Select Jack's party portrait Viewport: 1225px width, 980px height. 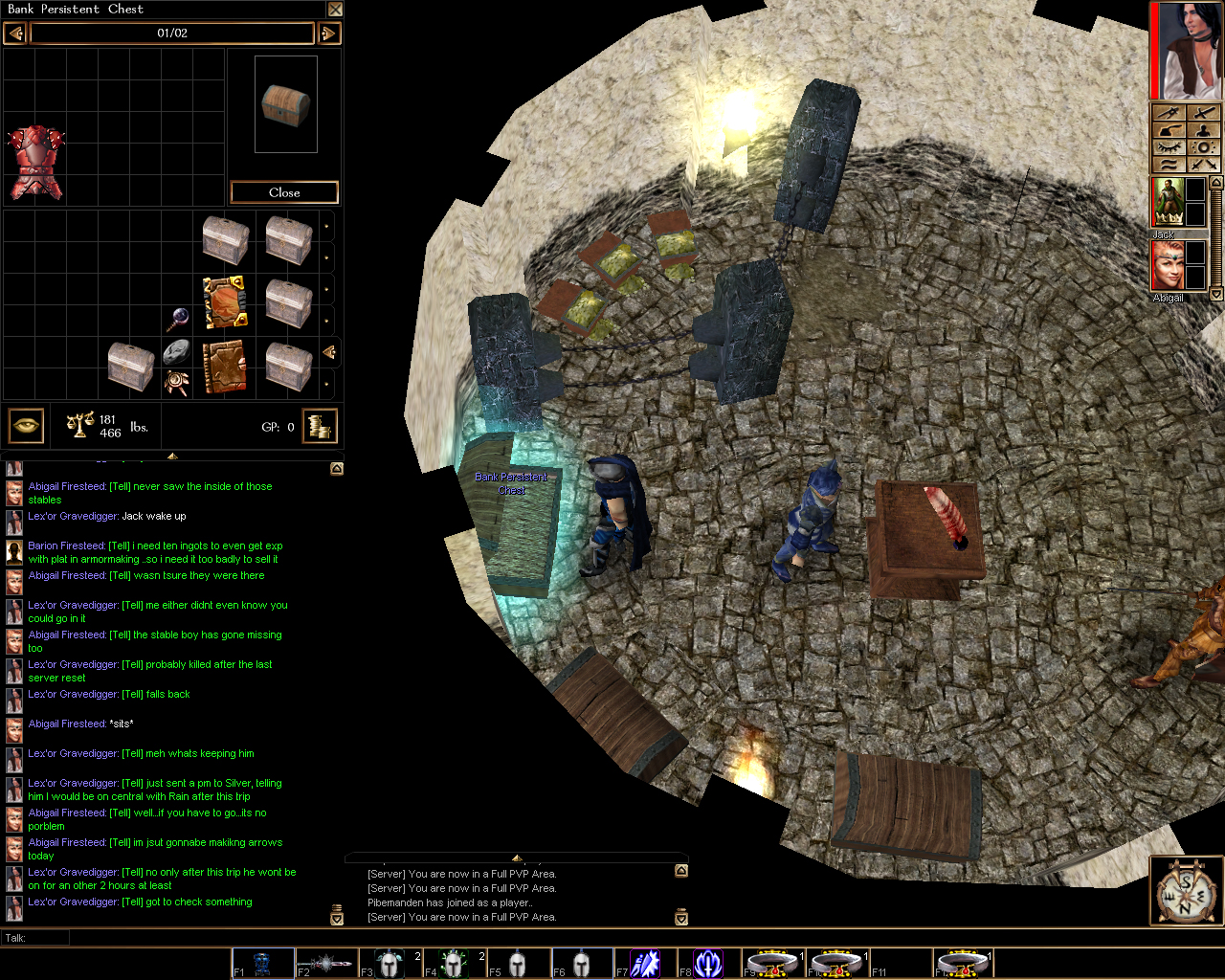(1168, 202)
